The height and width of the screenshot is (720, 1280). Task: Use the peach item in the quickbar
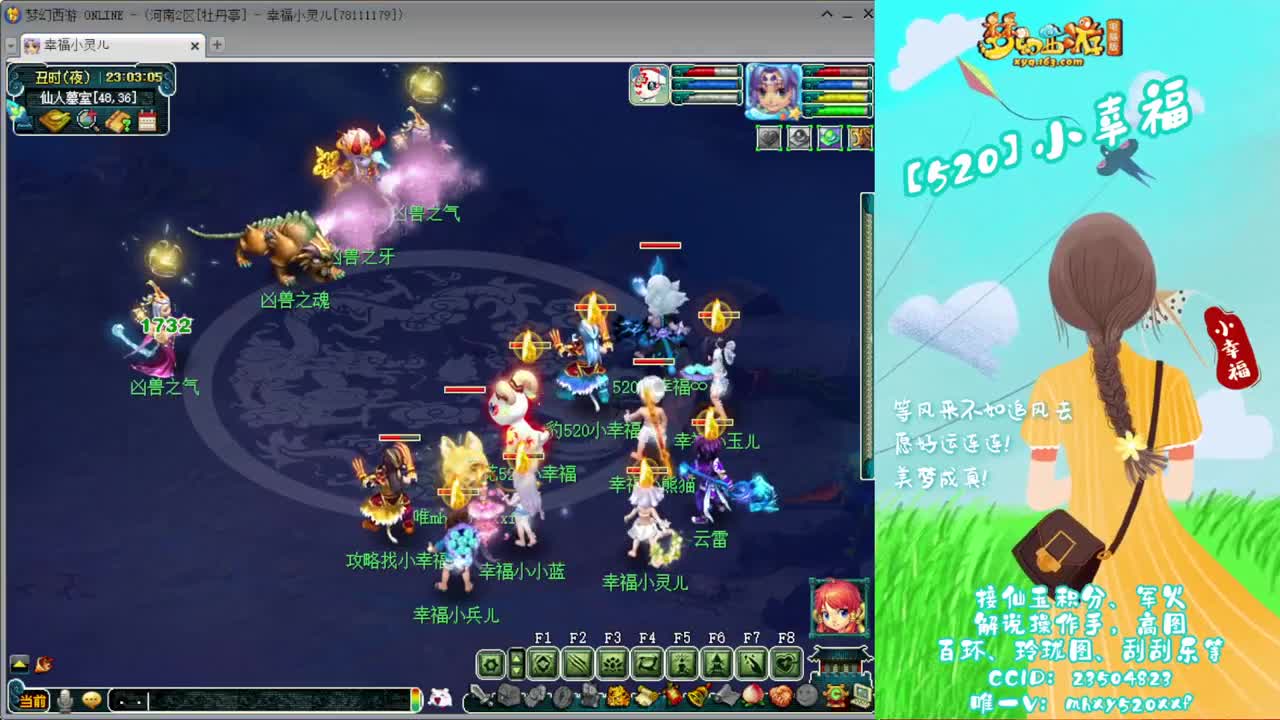(752, 694)
